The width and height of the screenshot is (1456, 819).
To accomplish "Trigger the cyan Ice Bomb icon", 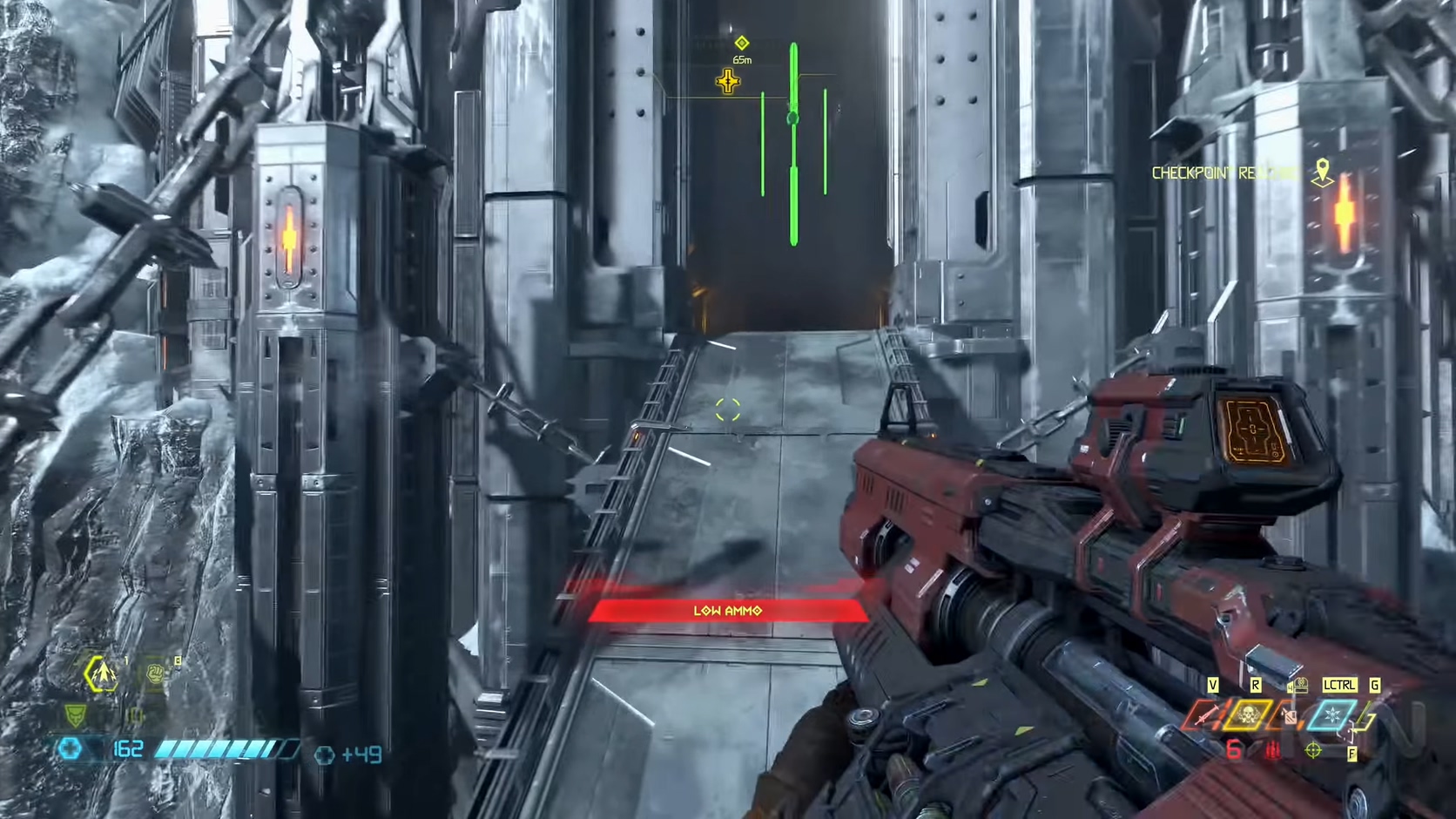I will [x=1332, y=716].
